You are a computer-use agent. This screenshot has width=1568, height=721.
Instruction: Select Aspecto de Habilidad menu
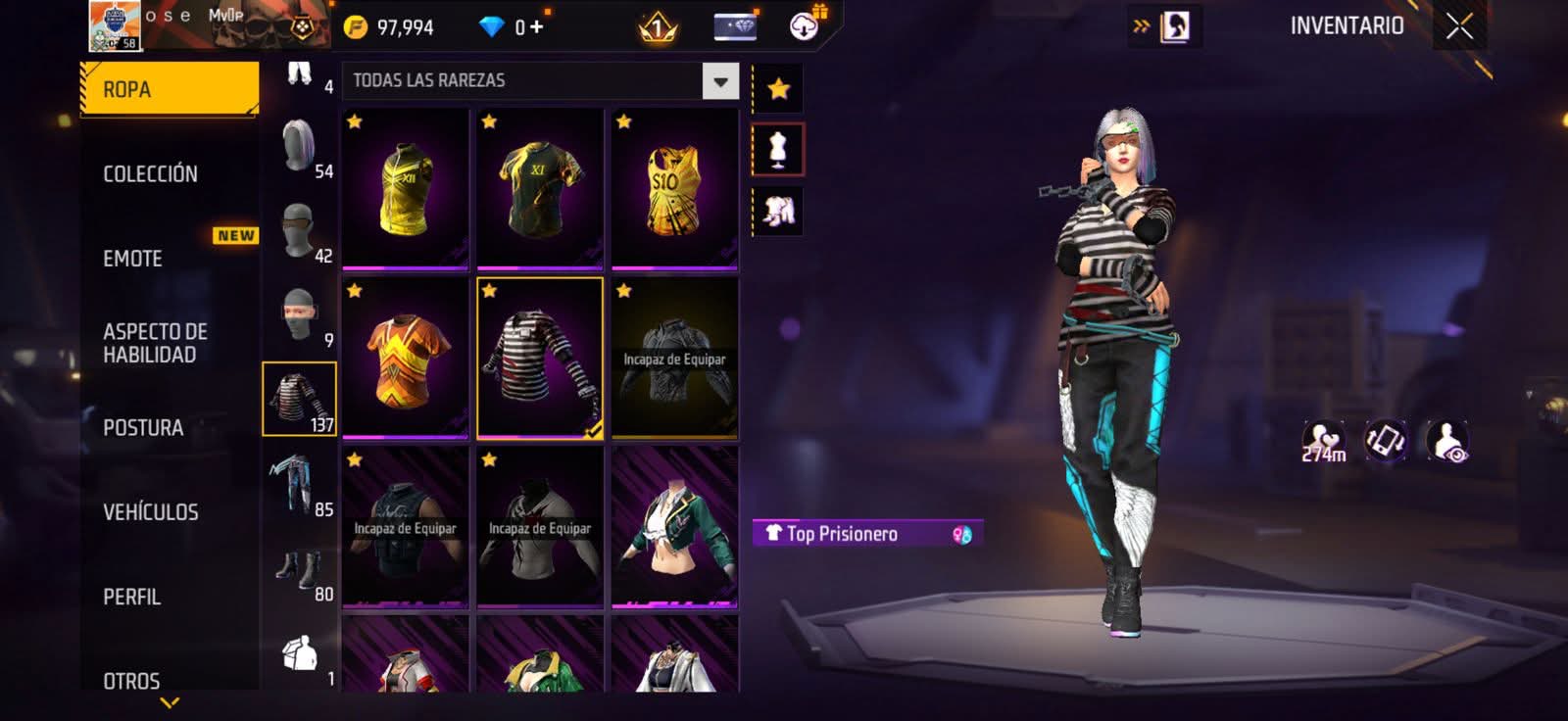click(155, 343)
